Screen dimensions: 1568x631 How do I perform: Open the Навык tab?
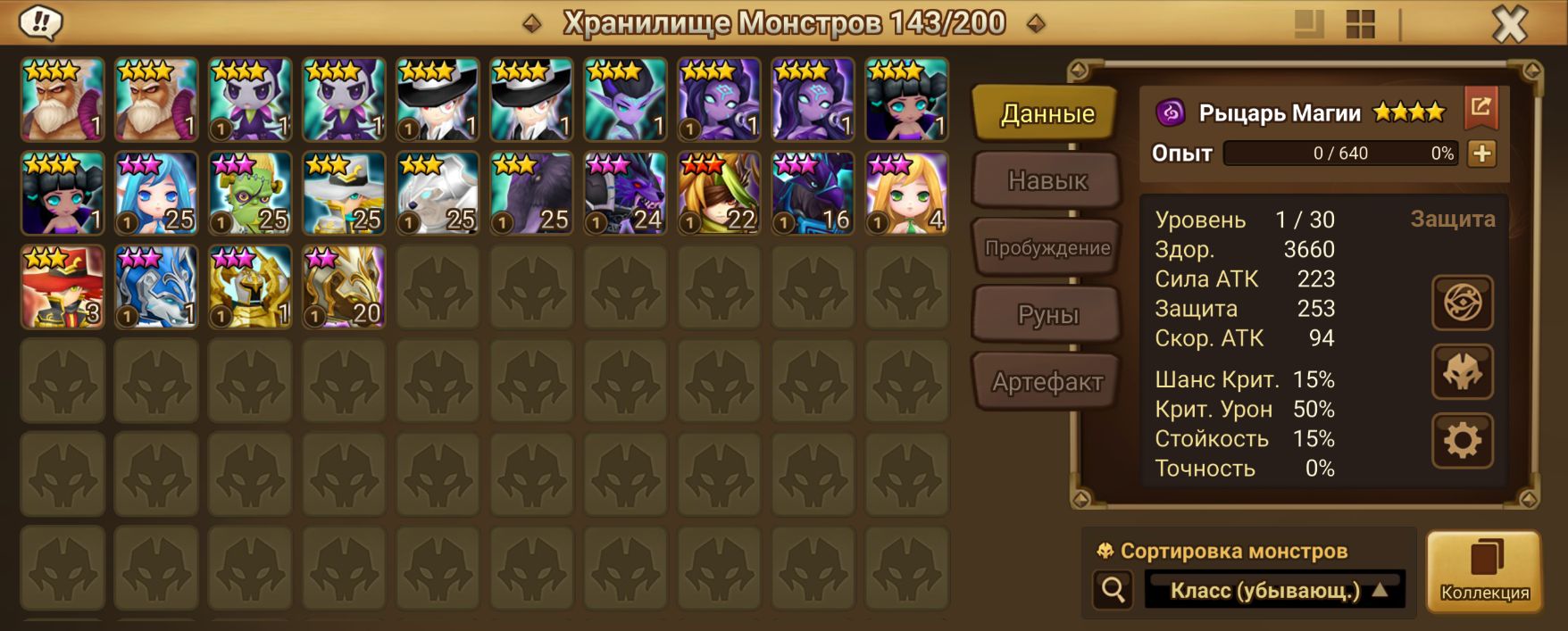1047,180
